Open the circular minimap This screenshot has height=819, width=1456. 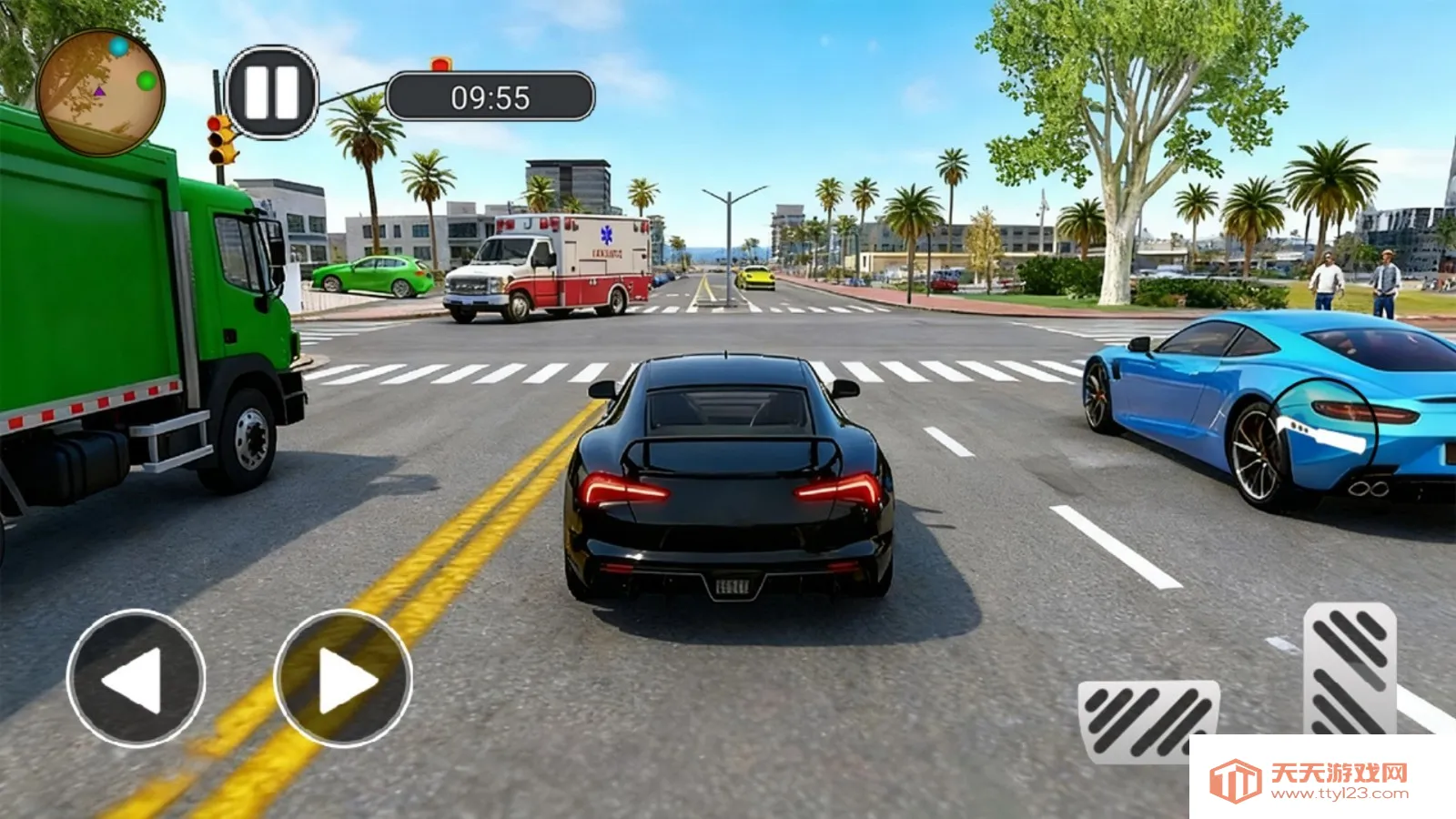[x=100, y=92]
